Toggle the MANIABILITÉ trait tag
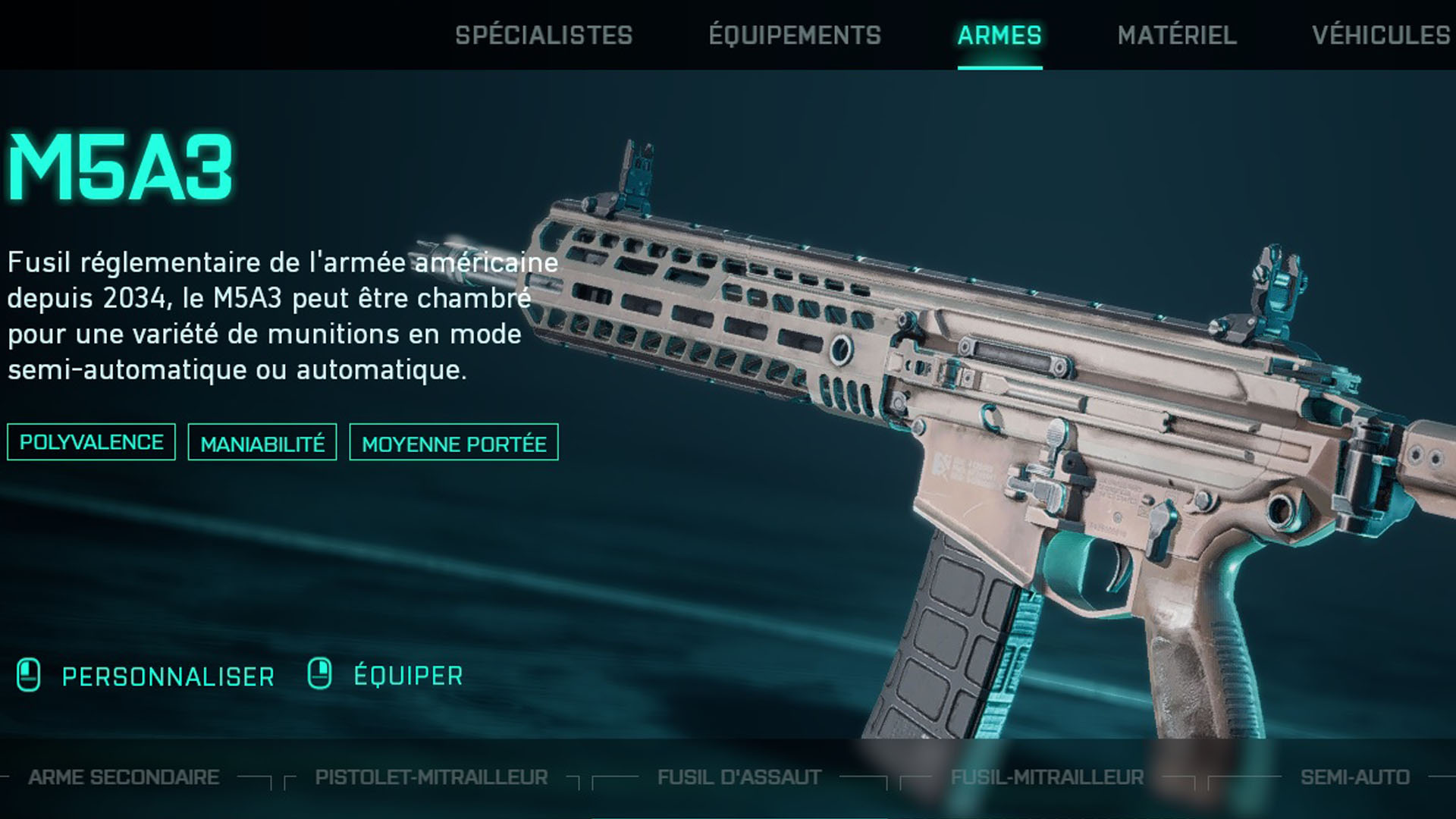1456x819 pixels. (x=262, y=444)
